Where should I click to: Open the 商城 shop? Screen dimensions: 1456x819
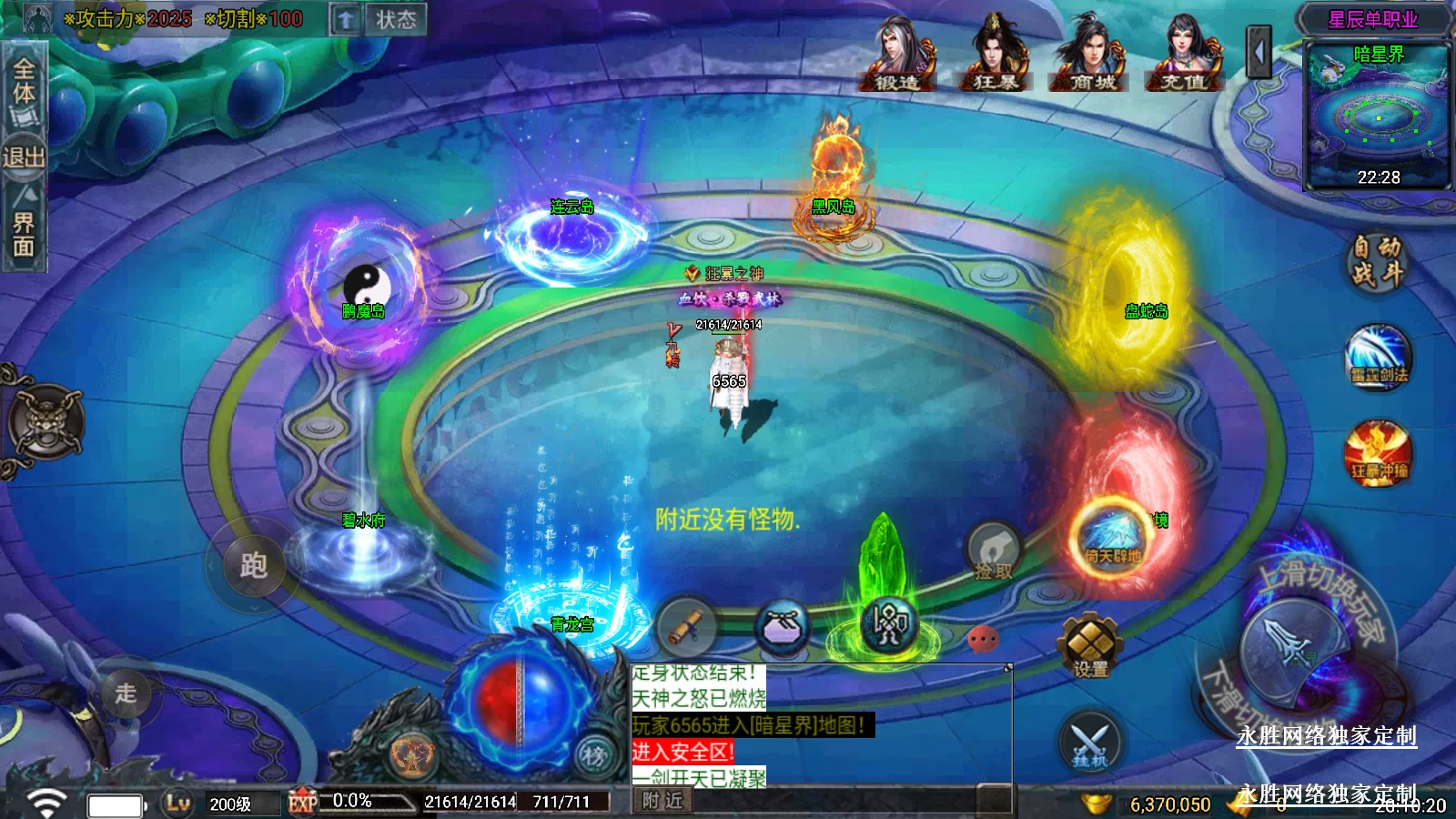click(x=1092, y=55)
